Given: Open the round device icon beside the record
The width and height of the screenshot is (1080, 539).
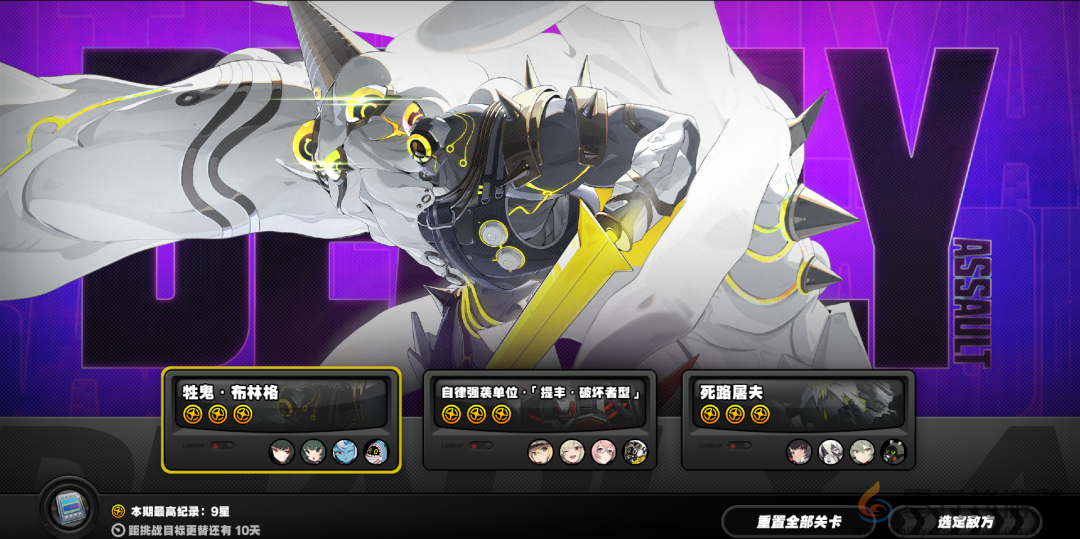Looking at the screenshot, I should [x=69, y=509].
